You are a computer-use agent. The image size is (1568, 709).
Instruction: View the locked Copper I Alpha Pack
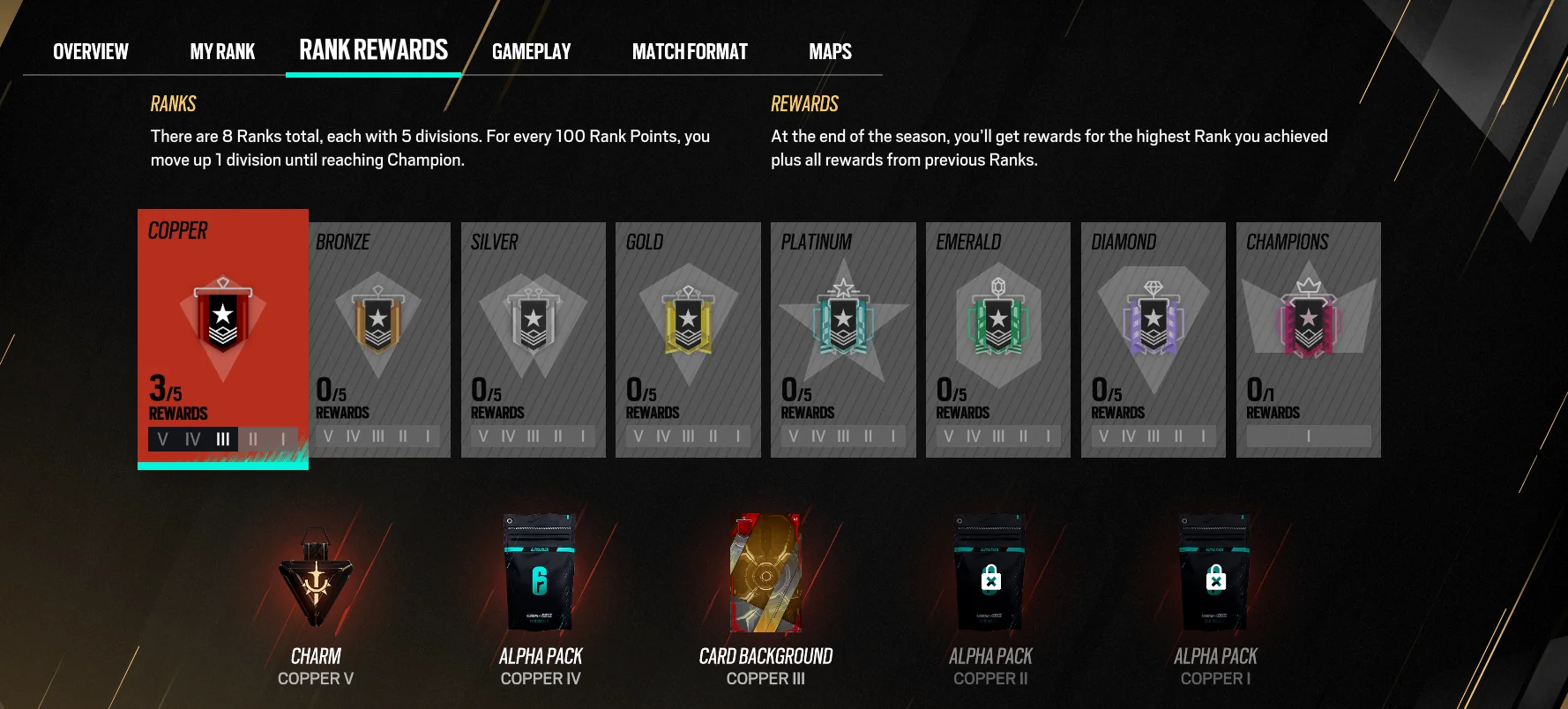click(x=1215, y=573)
